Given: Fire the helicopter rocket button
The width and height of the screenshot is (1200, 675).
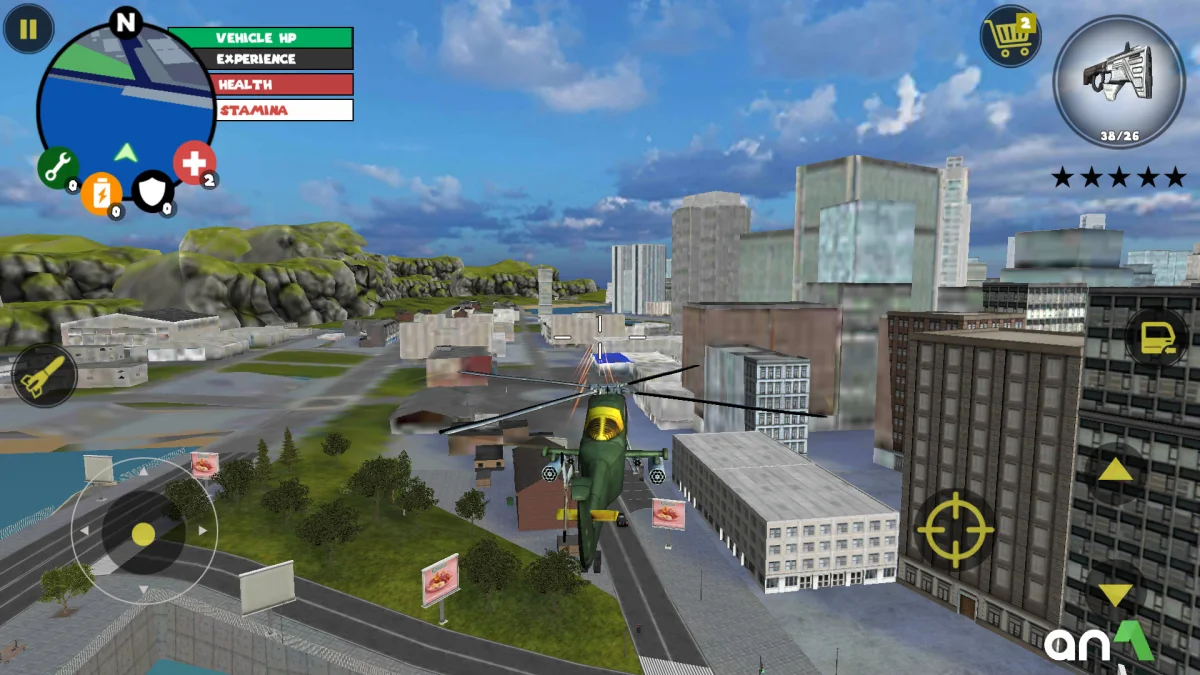Looking at the screenshot, I should 45,375.
